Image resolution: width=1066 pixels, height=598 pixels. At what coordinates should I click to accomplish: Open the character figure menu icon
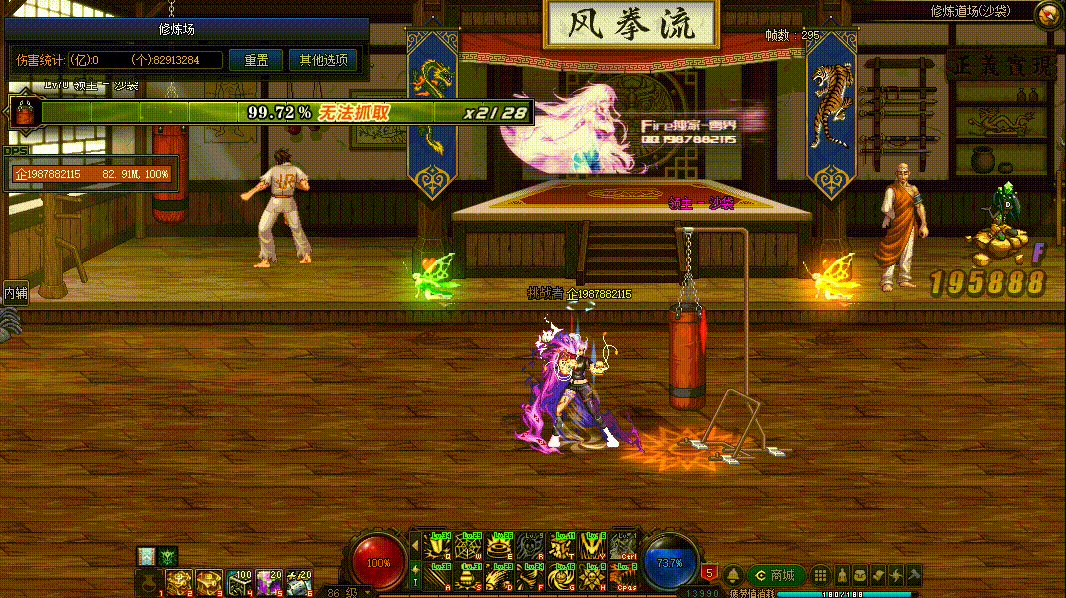[841, 575]
